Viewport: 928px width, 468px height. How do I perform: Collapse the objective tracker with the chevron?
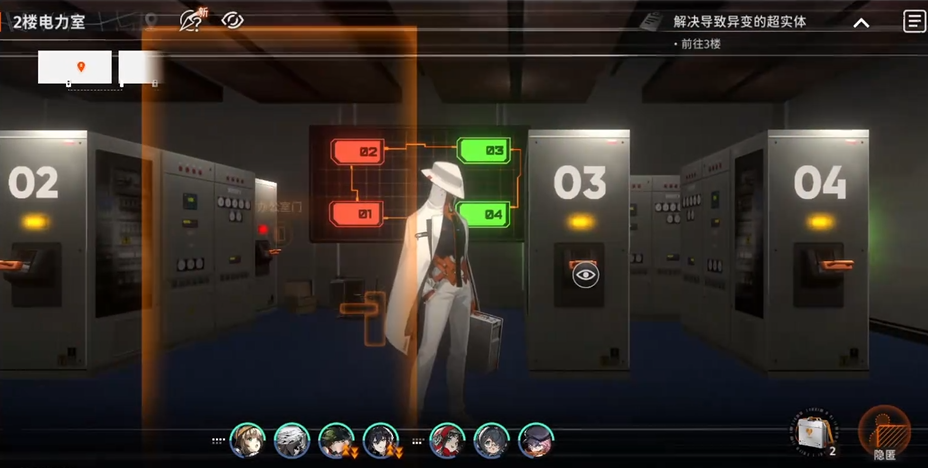tap(860, 23)
